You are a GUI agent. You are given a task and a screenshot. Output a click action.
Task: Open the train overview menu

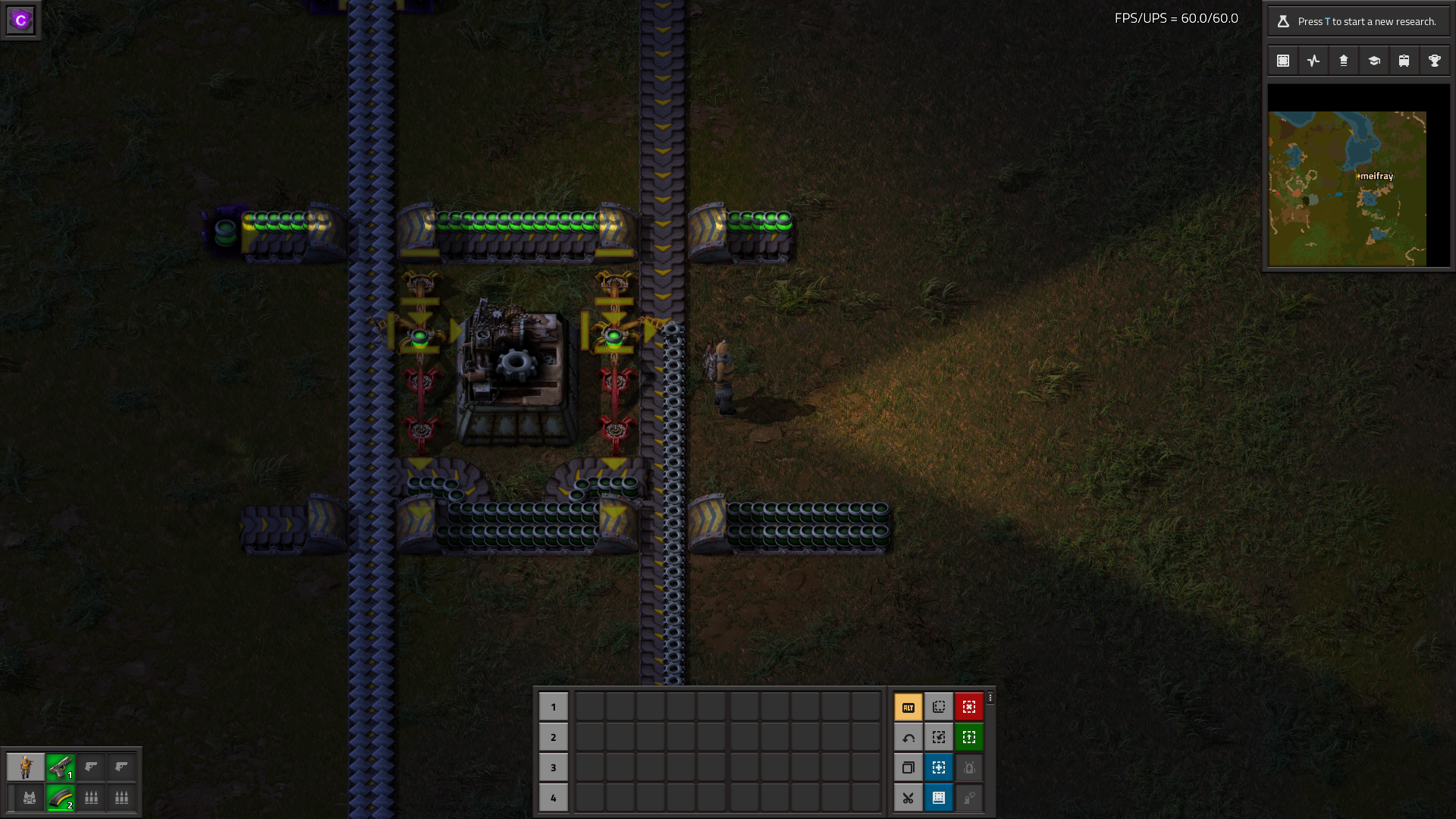tap(1404, 61)
